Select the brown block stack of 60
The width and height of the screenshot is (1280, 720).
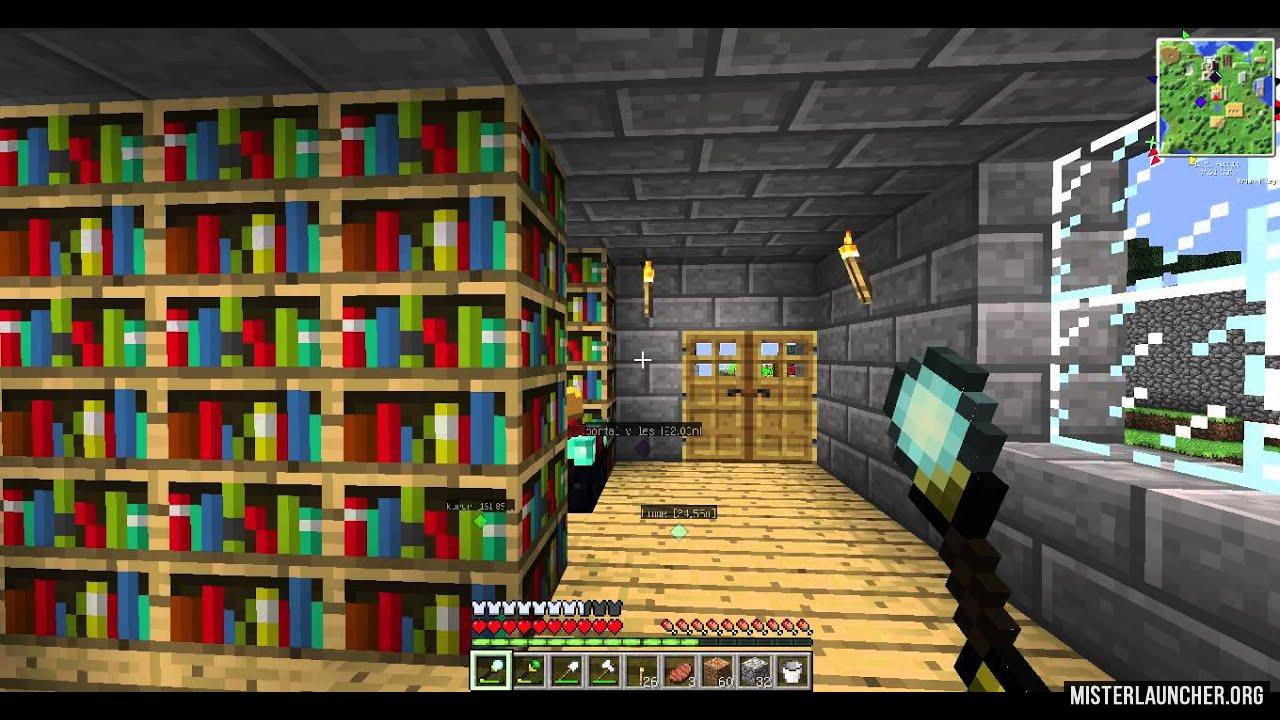pos(717,671)
